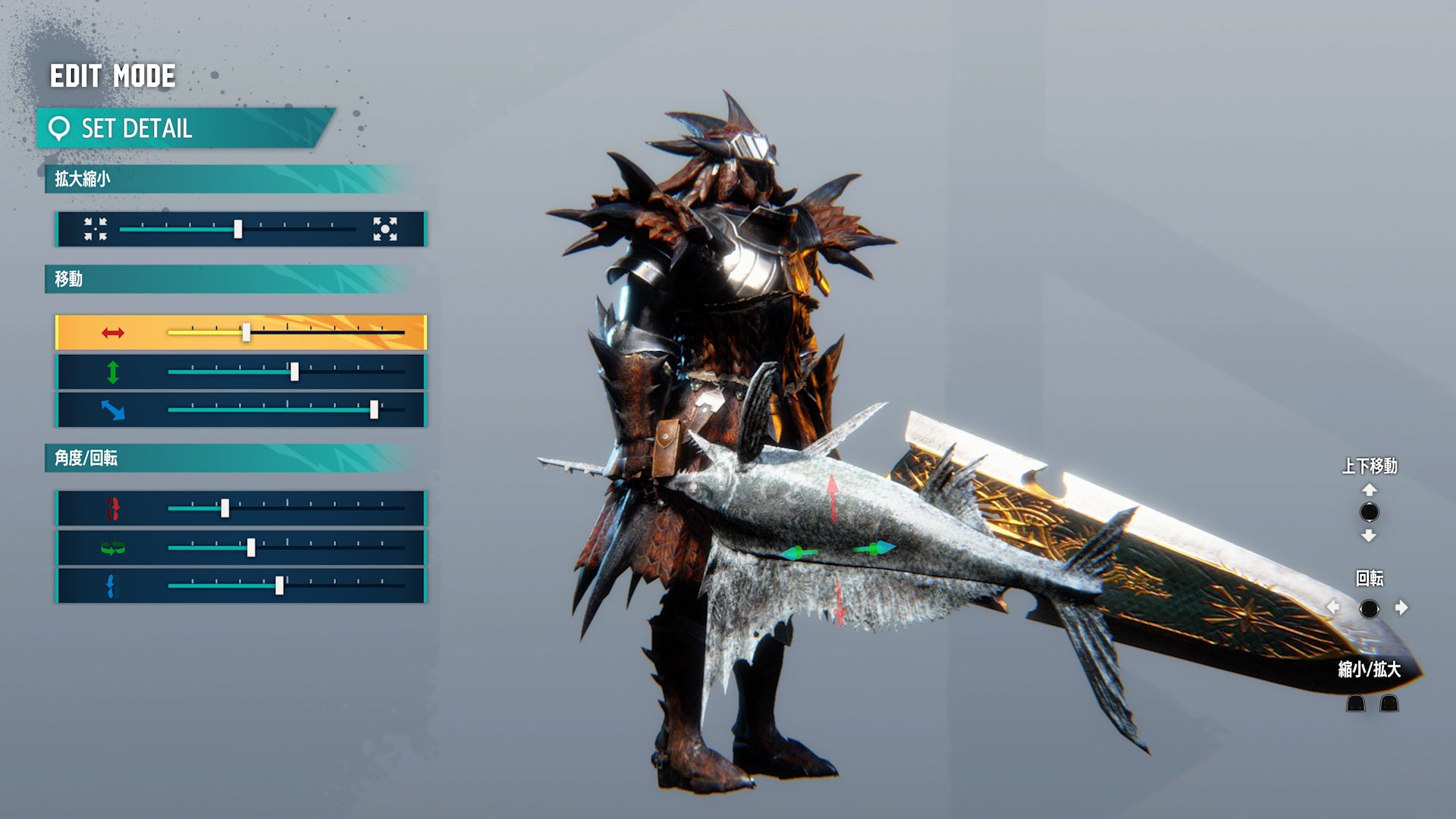Screen dimensions: 1456x819
Task: Adjust the scale slider under 拡大縮小
Action: [238, 229]
